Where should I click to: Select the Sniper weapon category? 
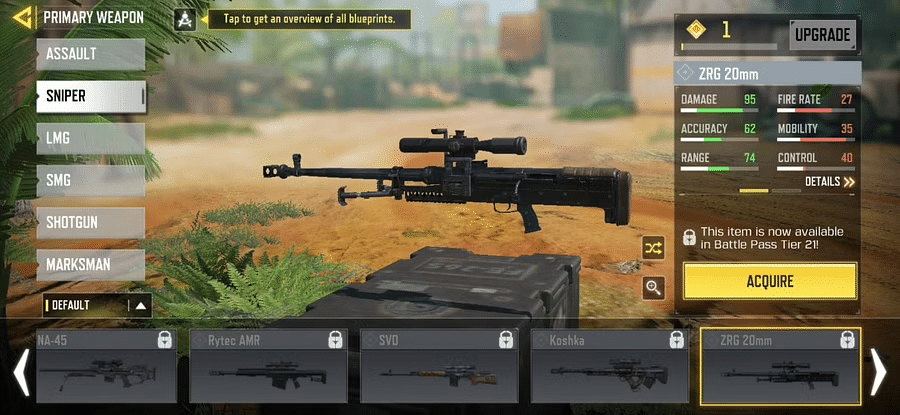(x=90, y=96)
